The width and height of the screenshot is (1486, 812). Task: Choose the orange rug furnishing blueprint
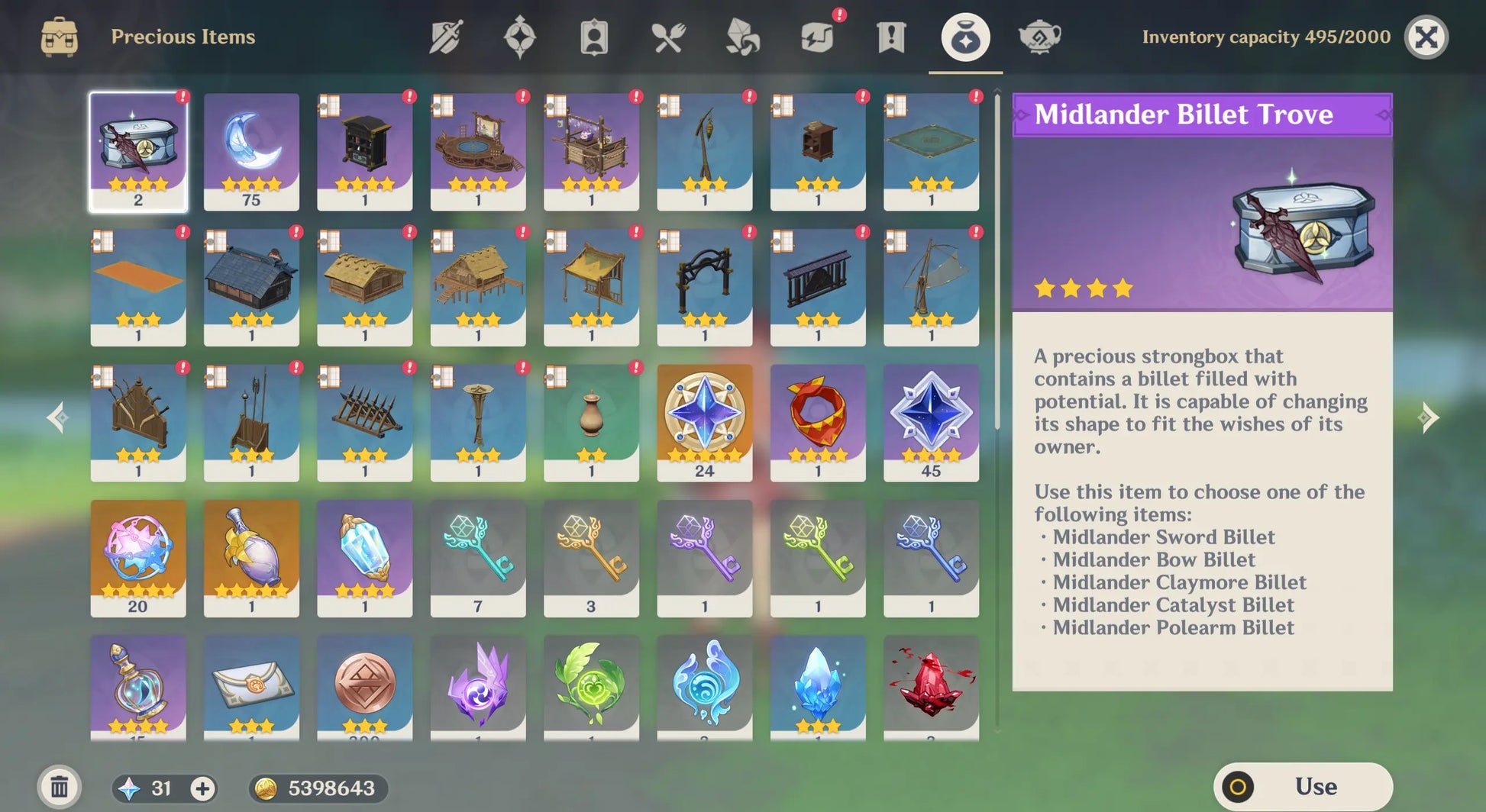point(138,286)
